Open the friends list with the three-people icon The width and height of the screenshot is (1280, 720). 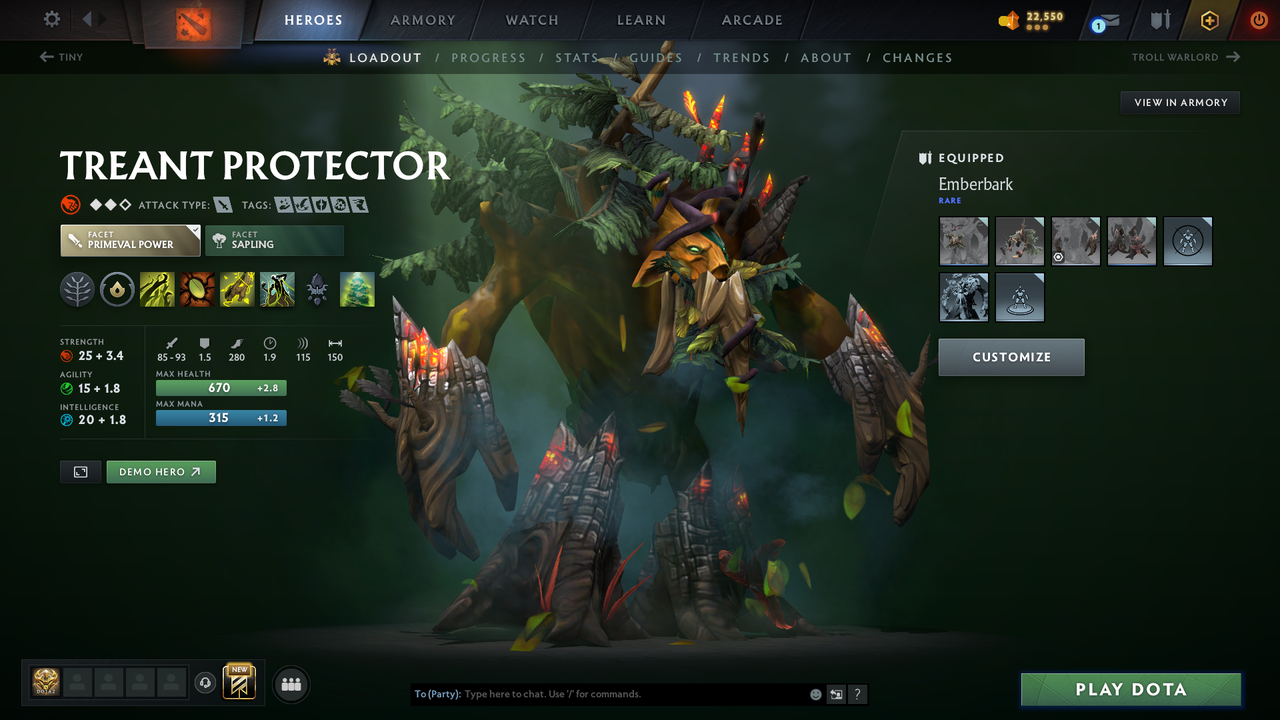[x=290, y=684]
